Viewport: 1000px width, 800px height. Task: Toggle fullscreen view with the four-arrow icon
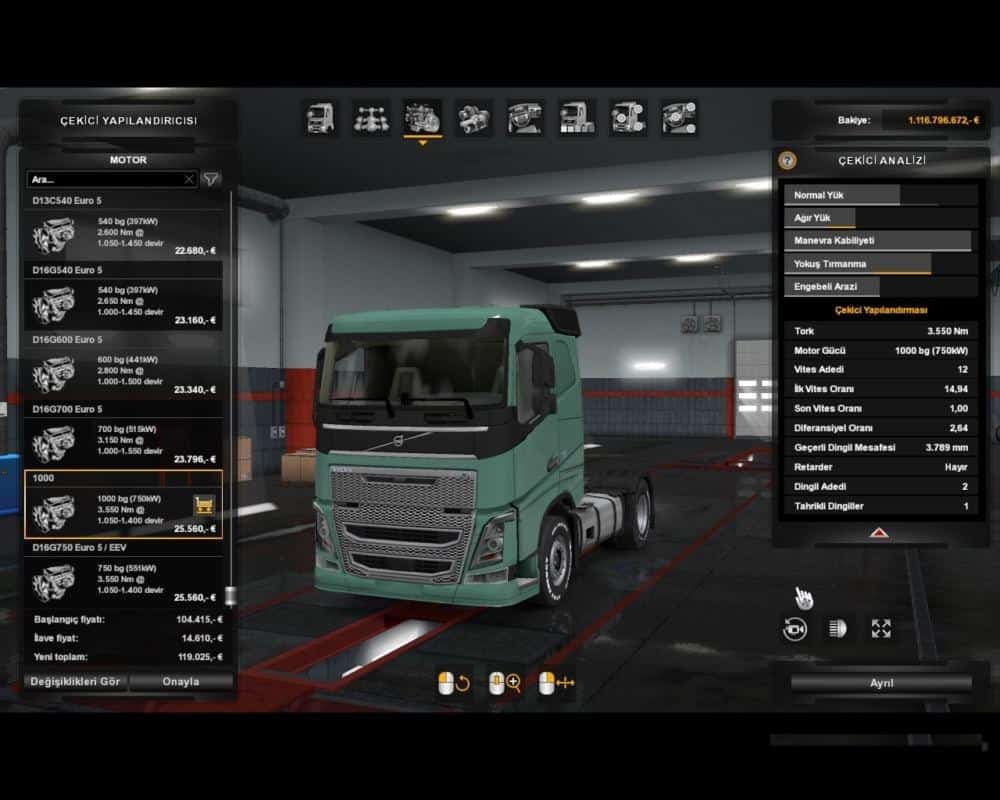881,628
